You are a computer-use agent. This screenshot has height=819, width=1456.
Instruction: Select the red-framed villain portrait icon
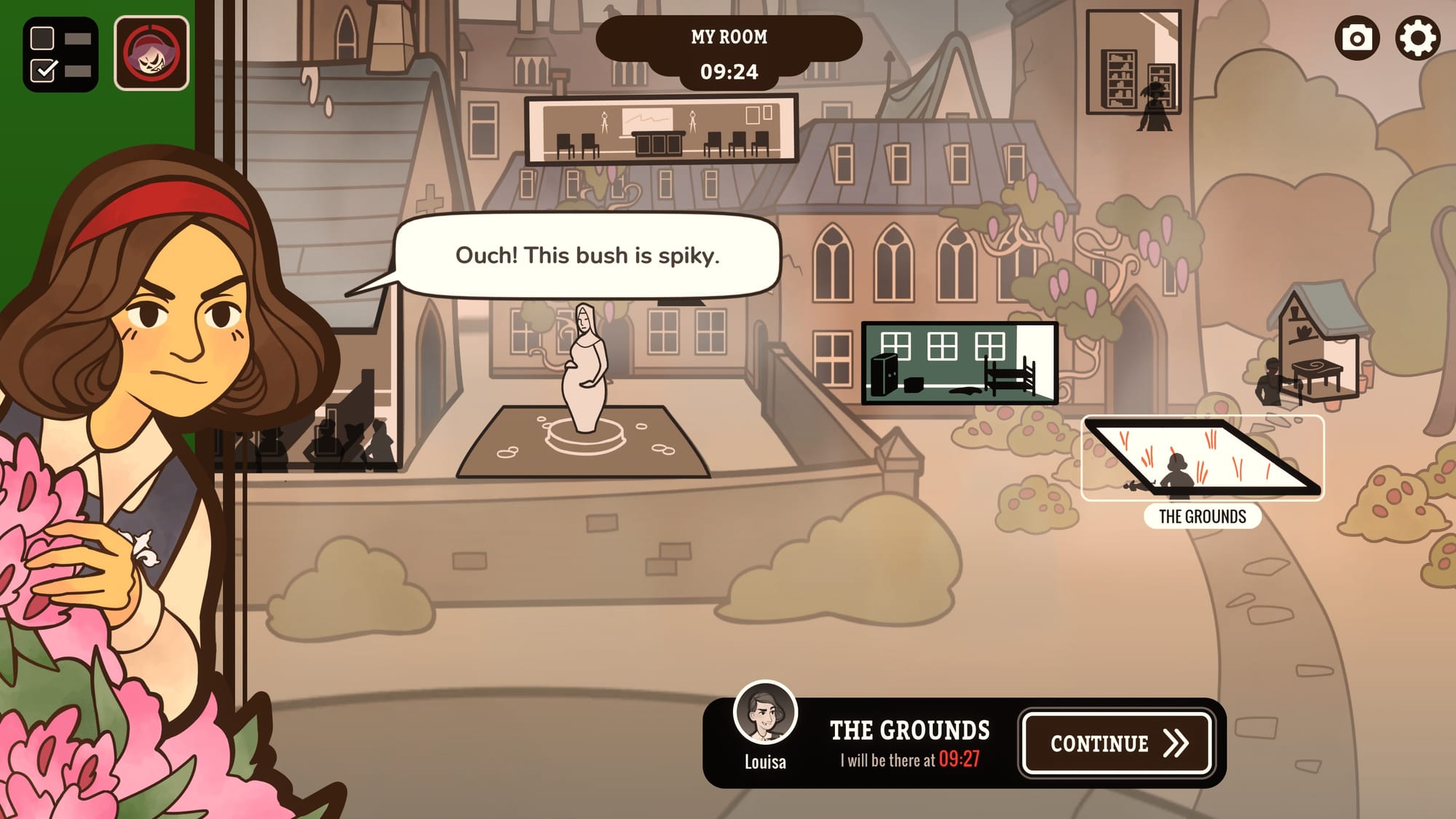tap(151, 54)
